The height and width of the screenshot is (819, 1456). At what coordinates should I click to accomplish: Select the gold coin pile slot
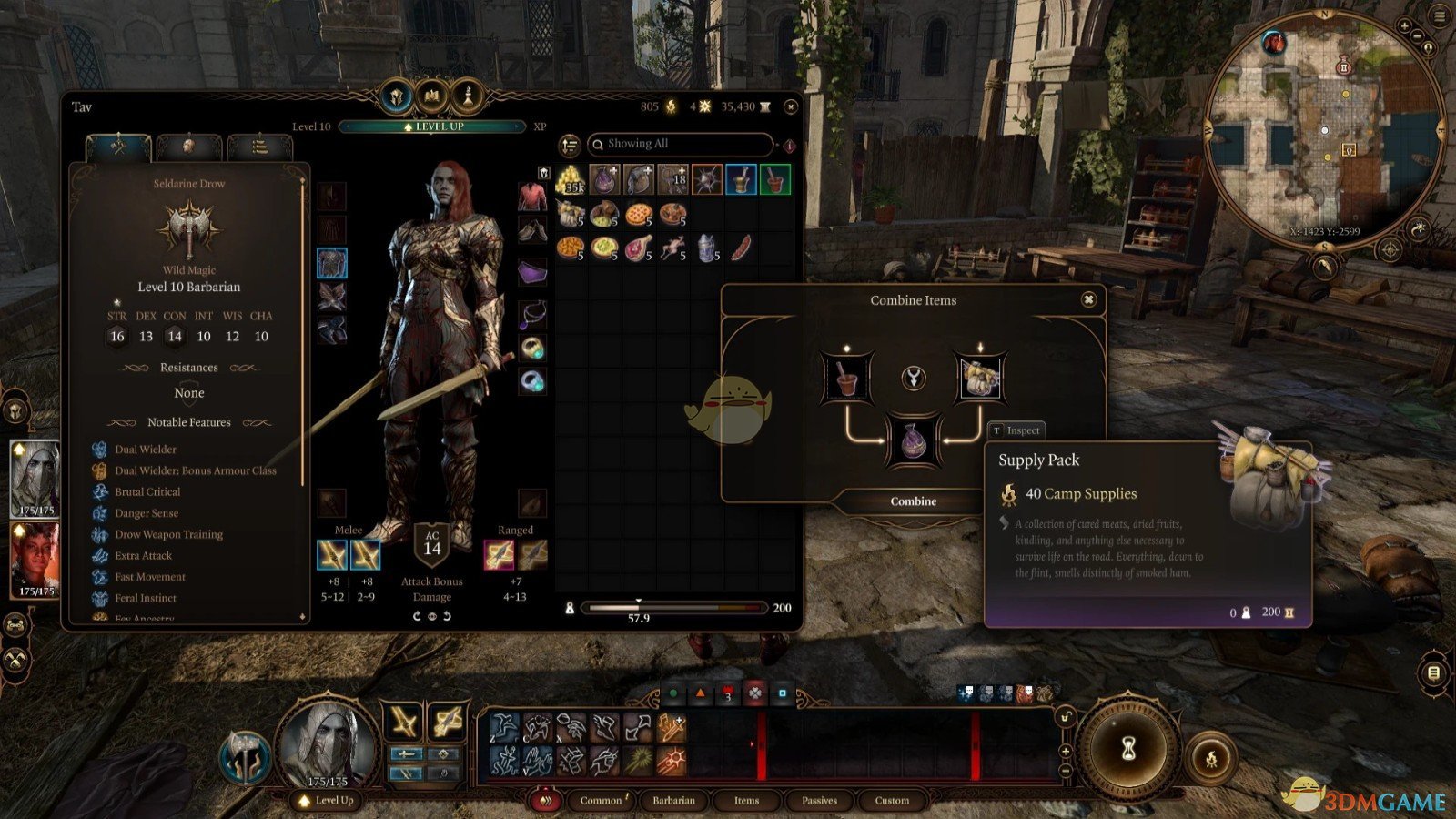pyautogui.click(x=571, y=179)
